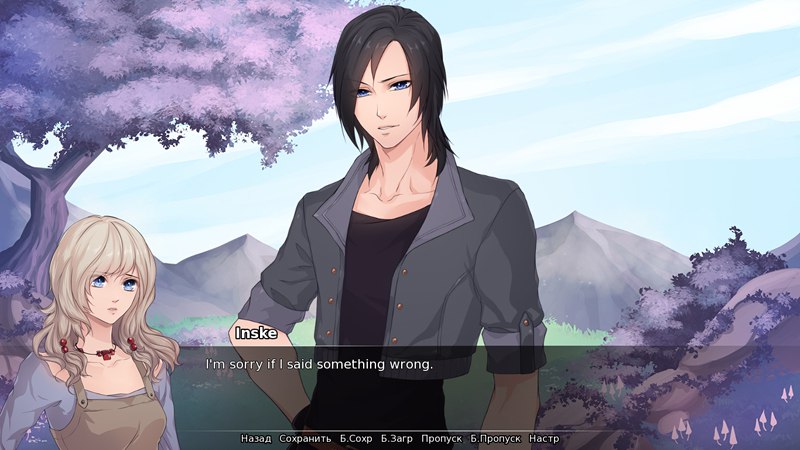
Task: Click the Назад (Back) quick menu button
Action: tap(256, 439)
